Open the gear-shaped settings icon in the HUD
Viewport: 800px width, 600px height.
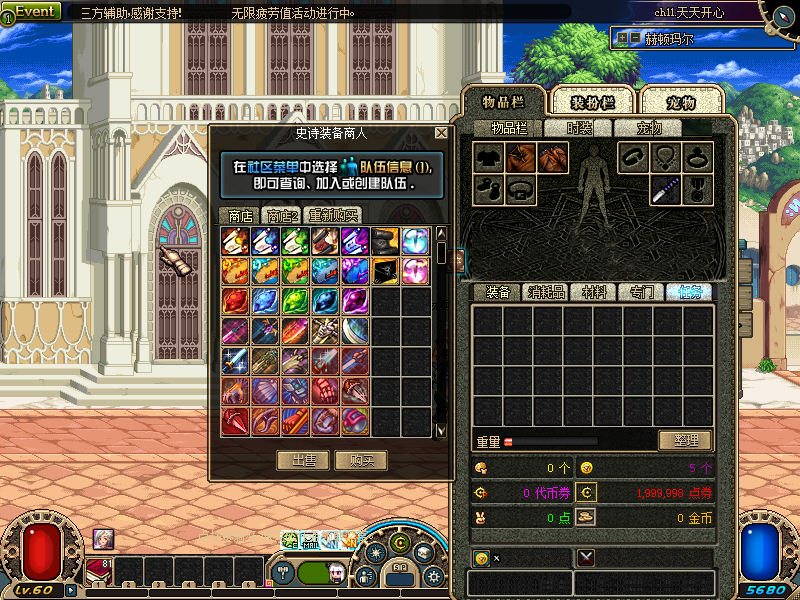(434, 577)
